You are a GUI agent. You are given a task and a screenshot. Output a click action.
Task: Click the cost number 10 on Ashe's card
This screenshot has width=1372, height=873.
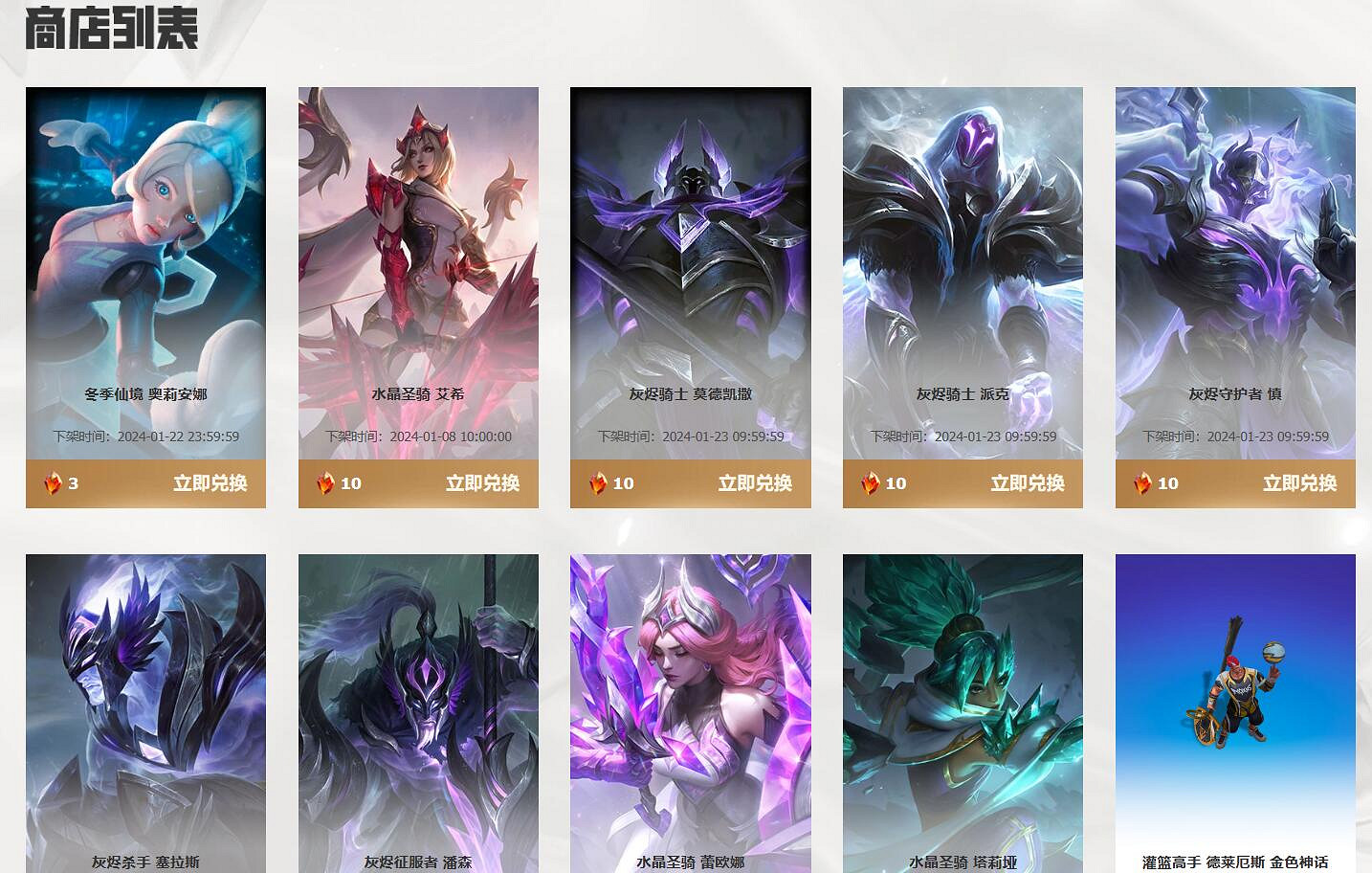tap(350, 483)
